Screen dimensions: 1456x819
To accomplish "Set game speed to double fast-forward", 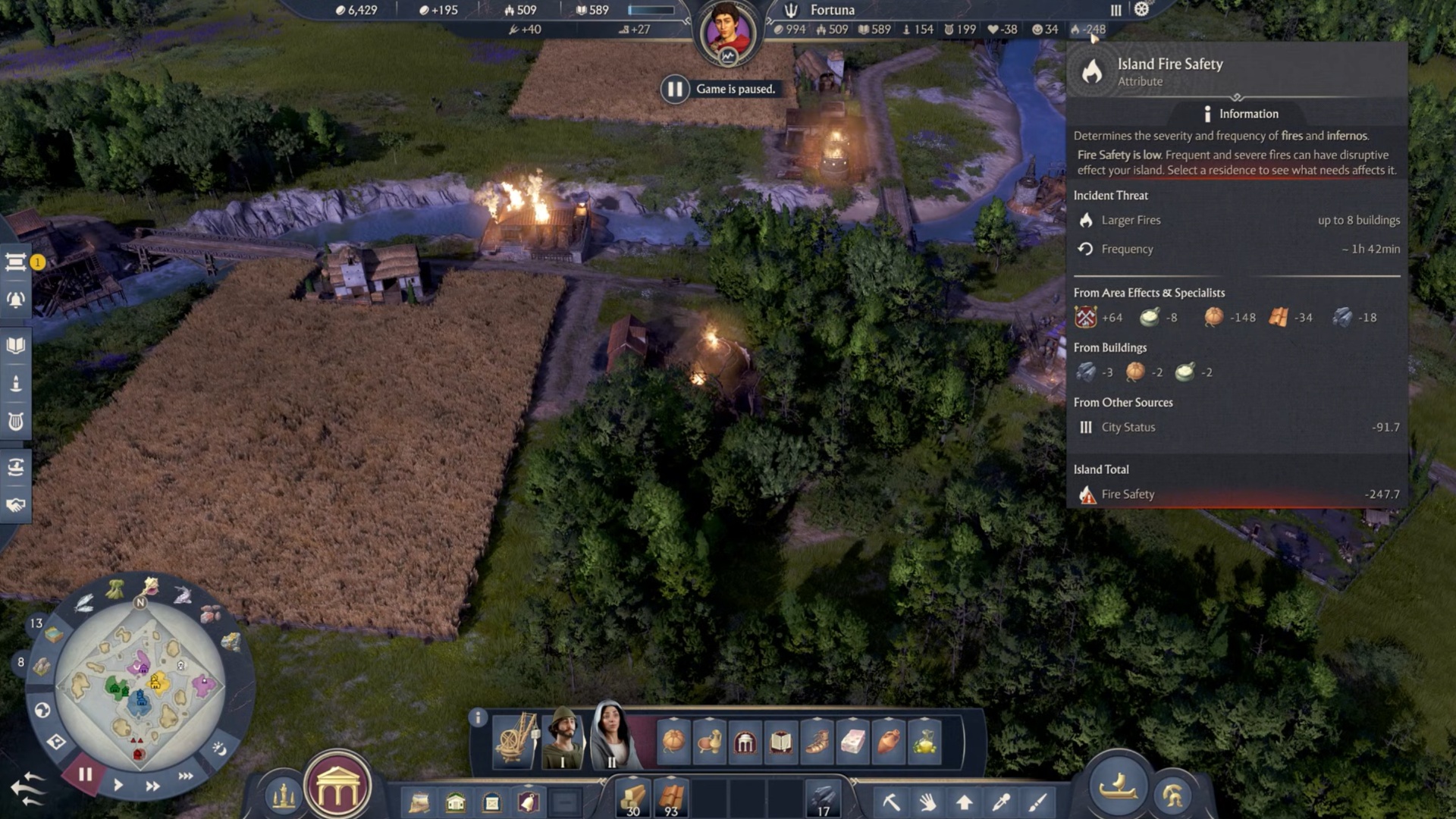I will click(x=152, y=786).
